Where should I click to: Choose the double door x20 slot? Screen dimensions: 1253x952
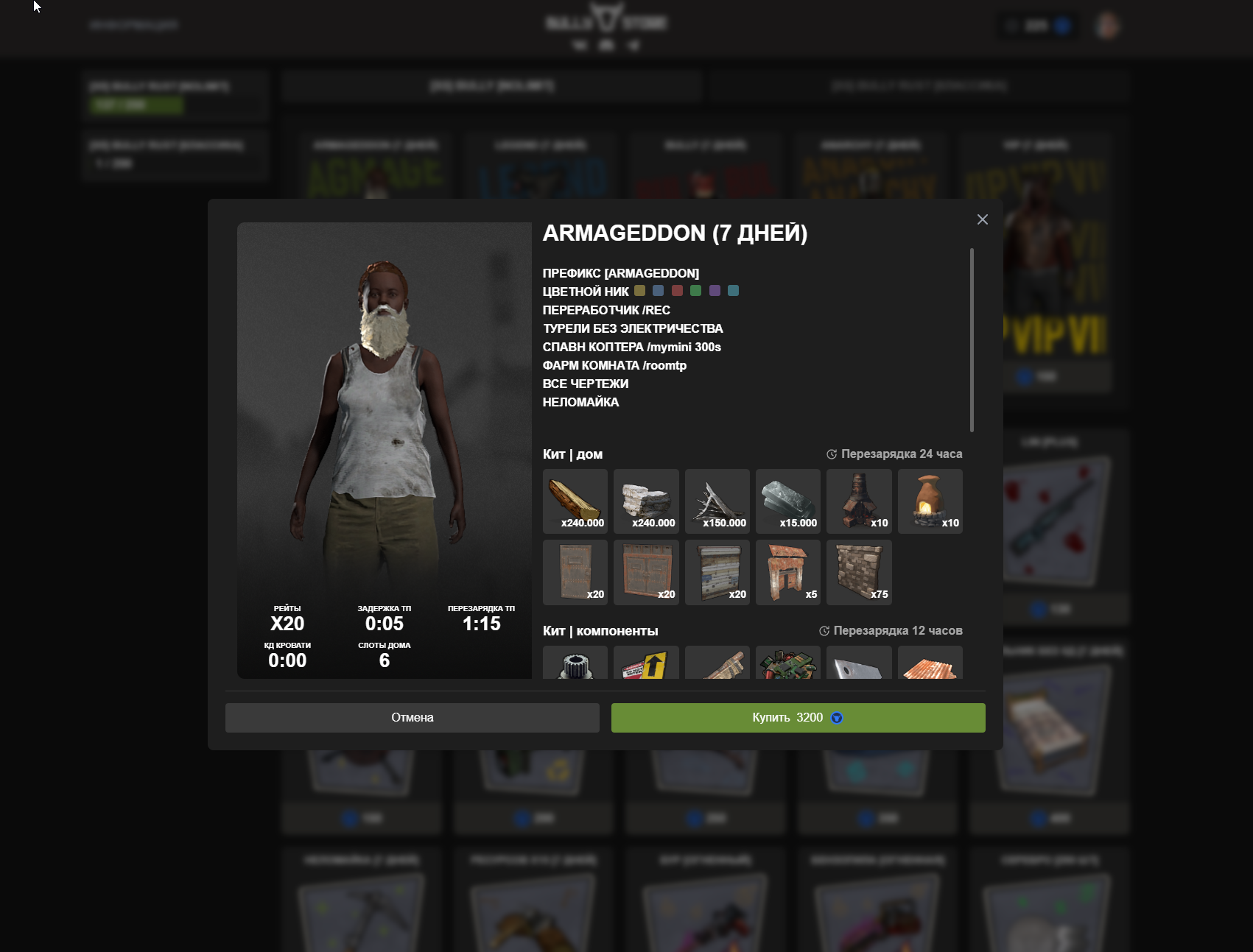pyautogui.click(x=646, y=572)
